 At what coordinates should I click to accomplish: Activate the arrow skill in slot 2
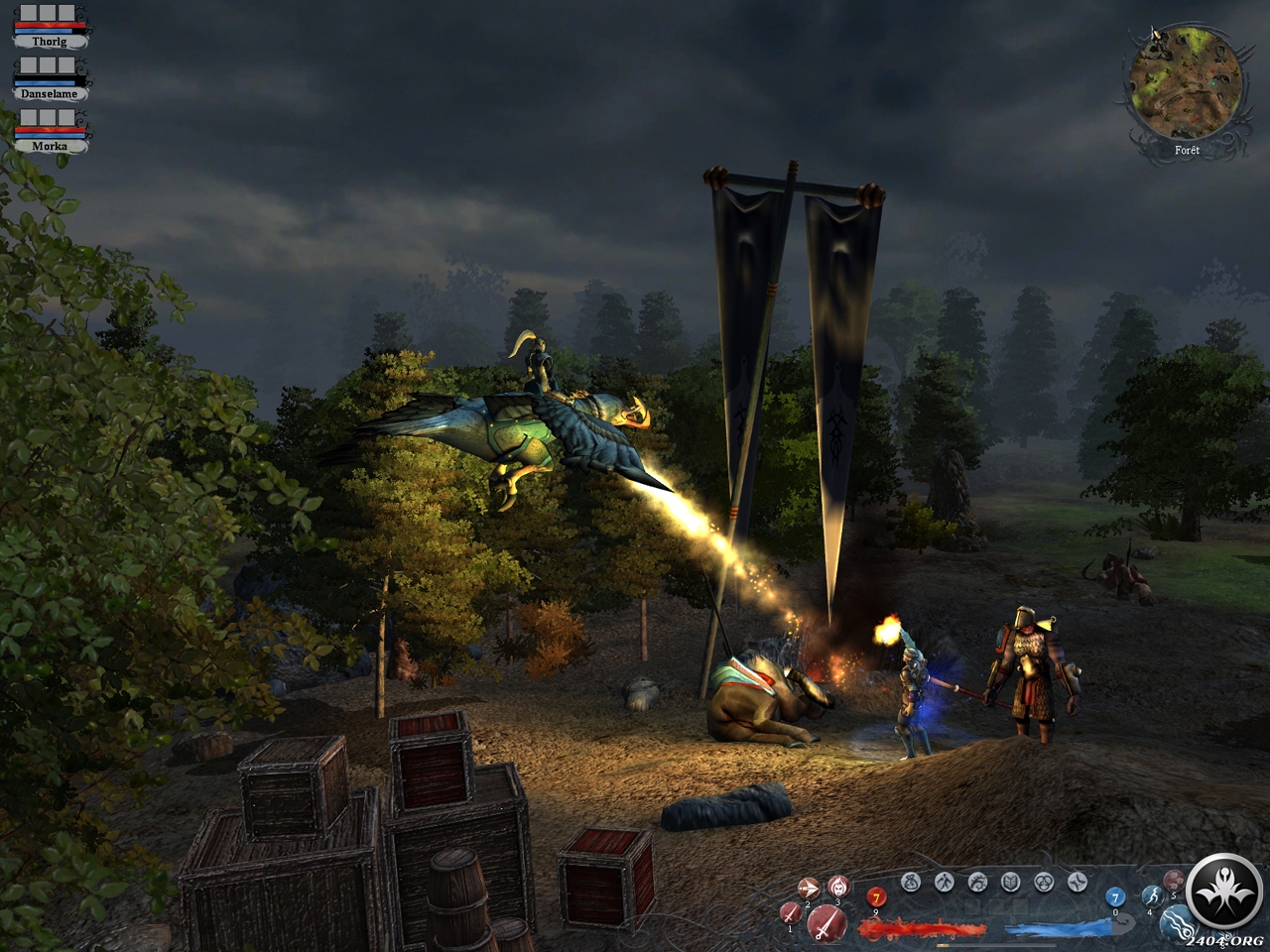(x=809, y=889)
